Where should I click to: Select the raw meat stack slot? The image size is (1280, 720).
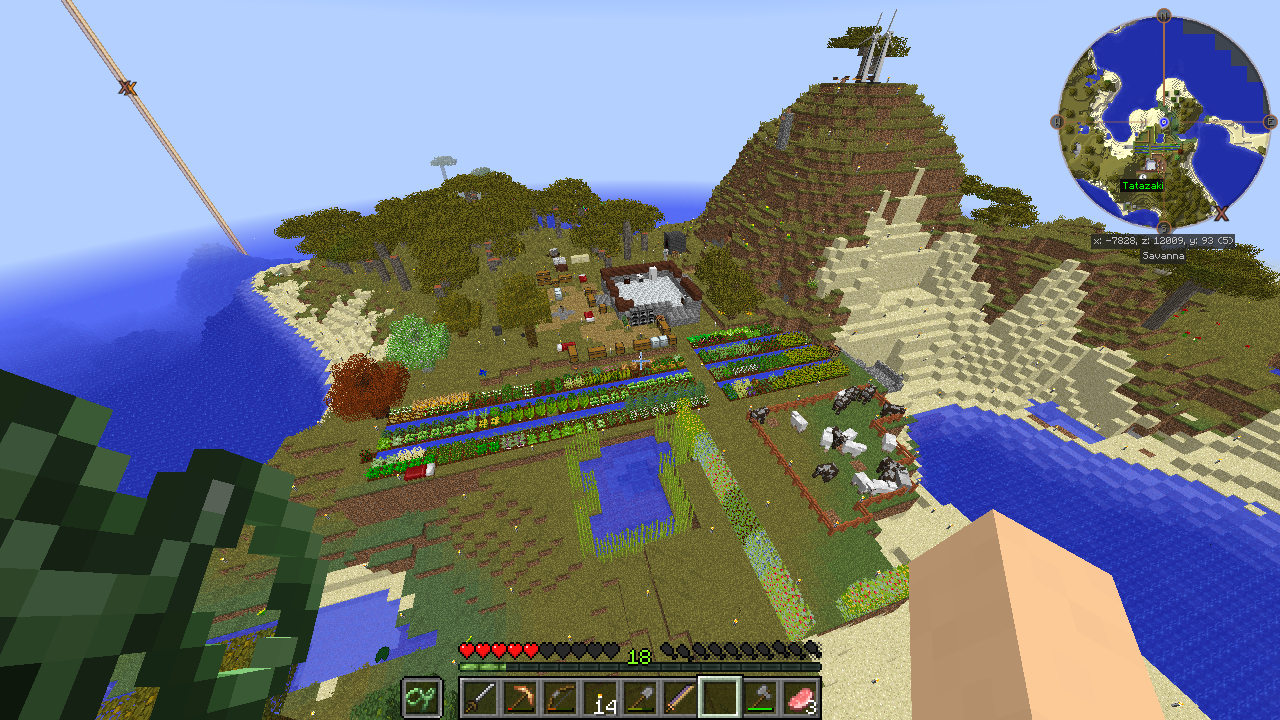801,697
